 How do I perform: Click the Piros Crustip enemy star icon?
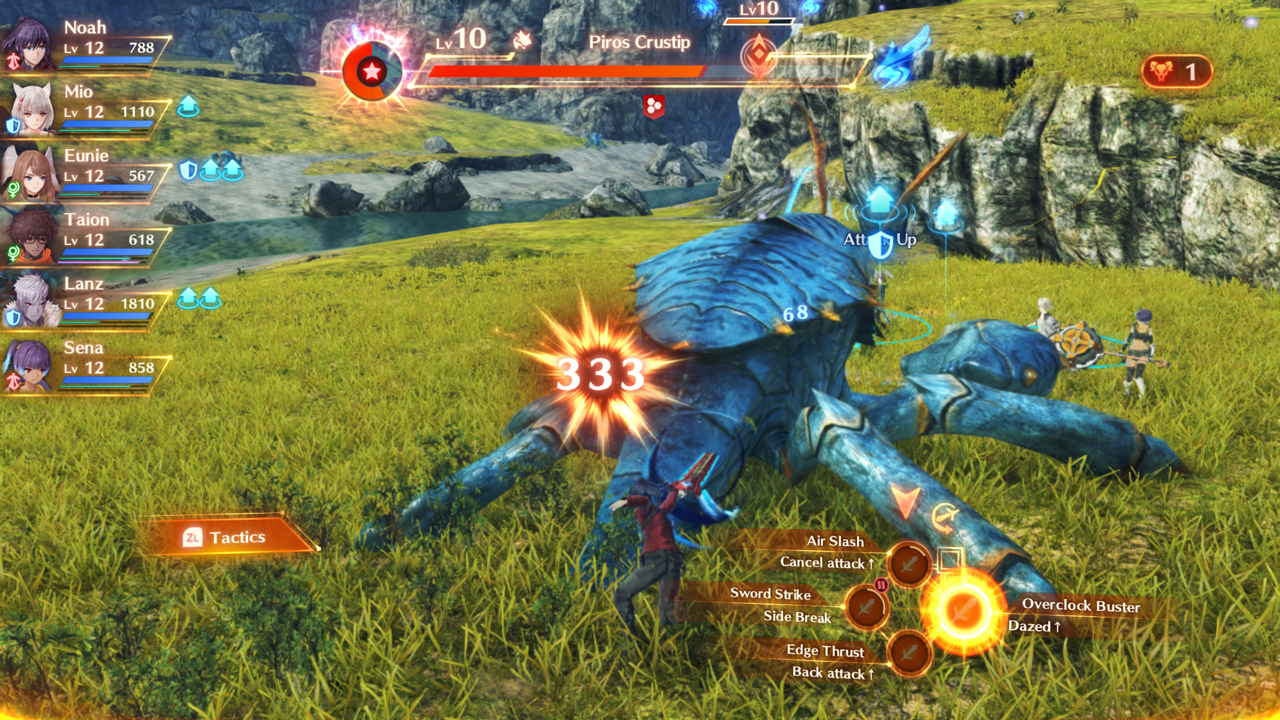tap(372, 71)
